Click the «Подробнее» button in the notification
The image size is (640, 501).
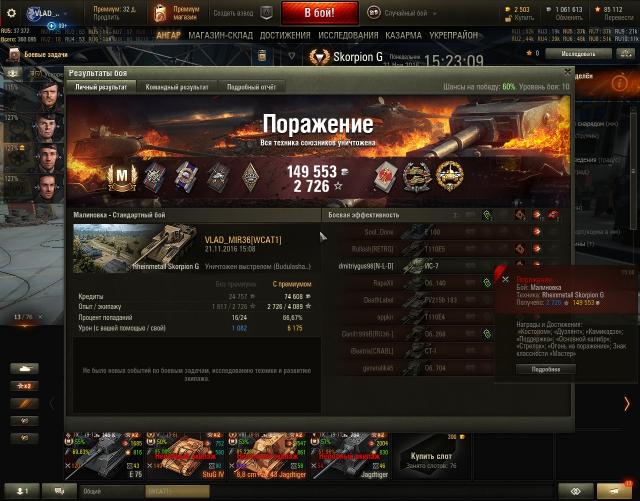point(546,369)
